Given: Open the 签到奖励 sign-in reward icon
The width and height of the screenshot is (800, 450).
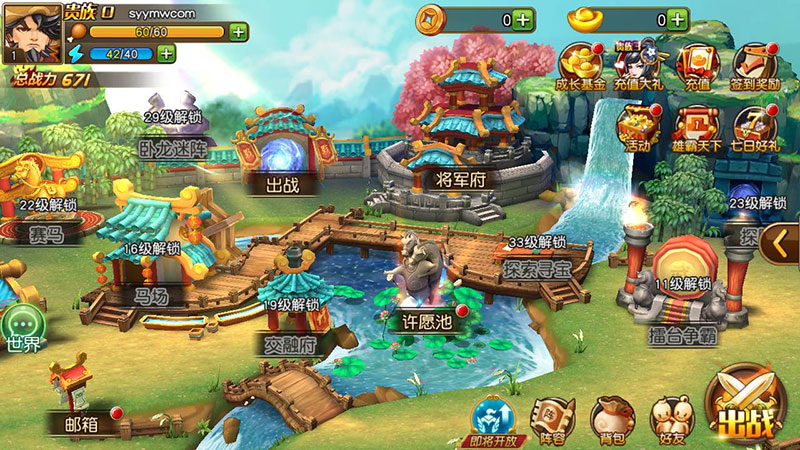Looking at the screenshot, I should (x=754, y=66).
